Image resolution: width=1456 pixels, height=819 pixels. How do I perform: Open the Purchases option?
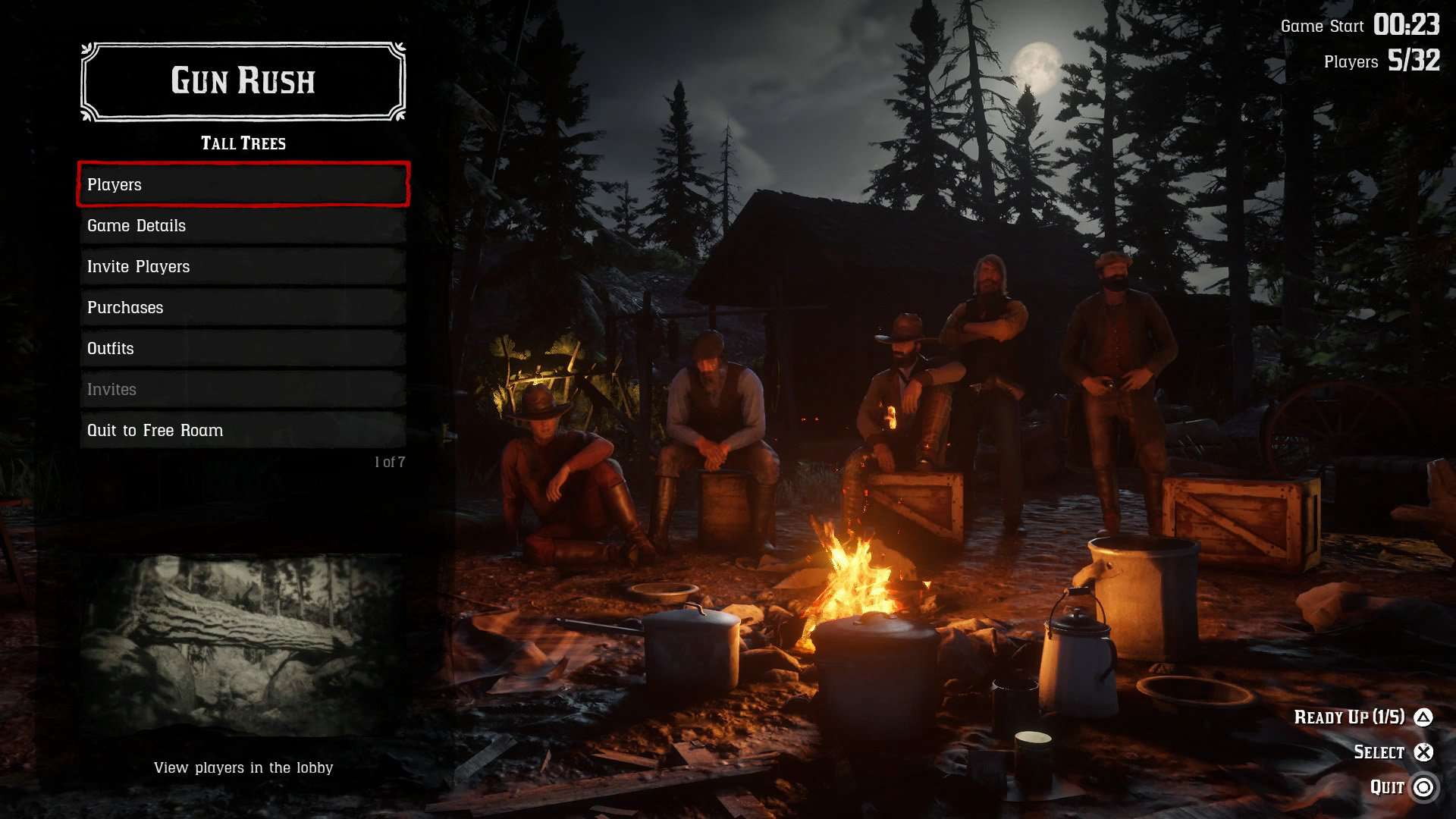(x=242, y=307)
